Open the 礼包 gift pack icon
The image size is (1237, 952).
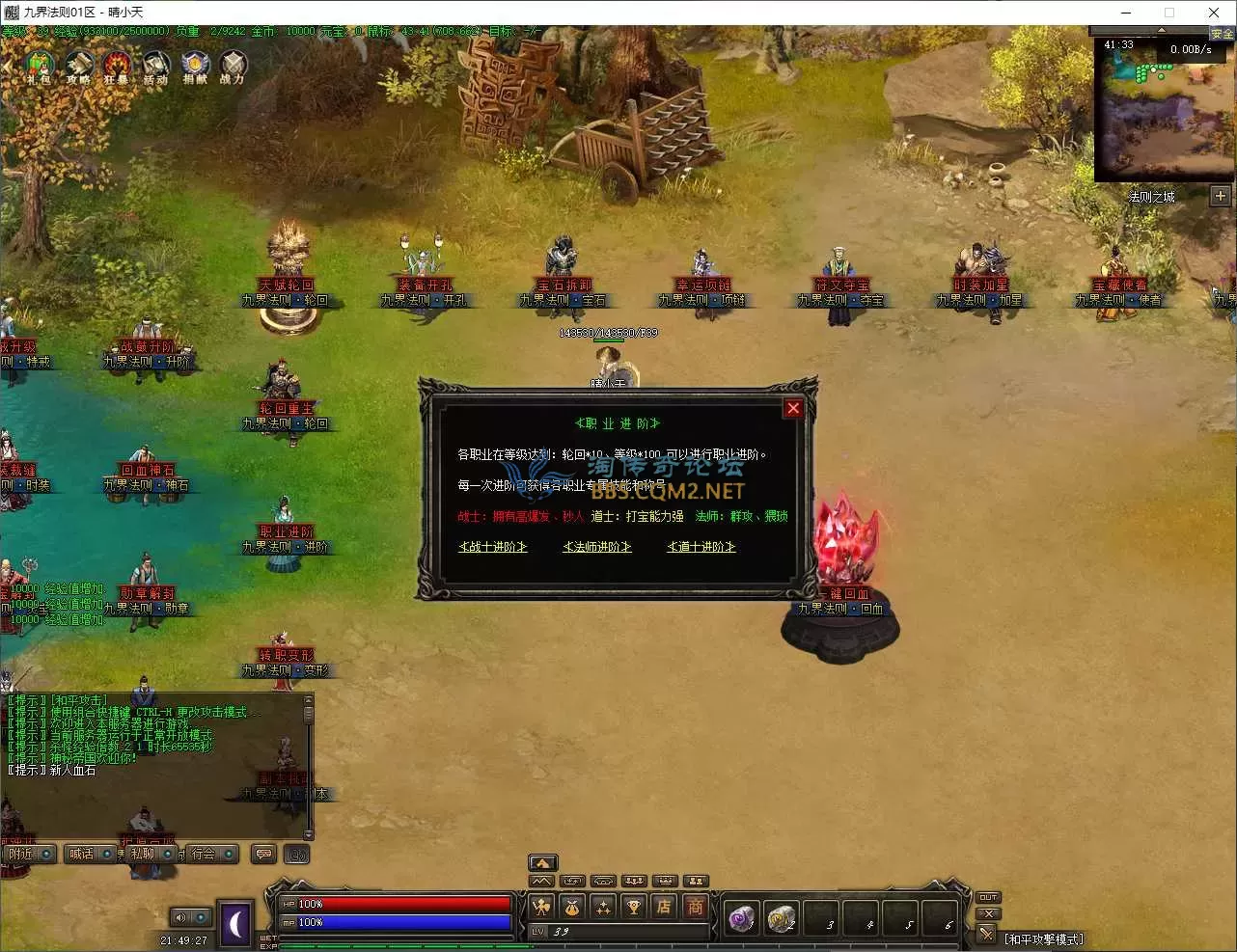click(39, 66)
